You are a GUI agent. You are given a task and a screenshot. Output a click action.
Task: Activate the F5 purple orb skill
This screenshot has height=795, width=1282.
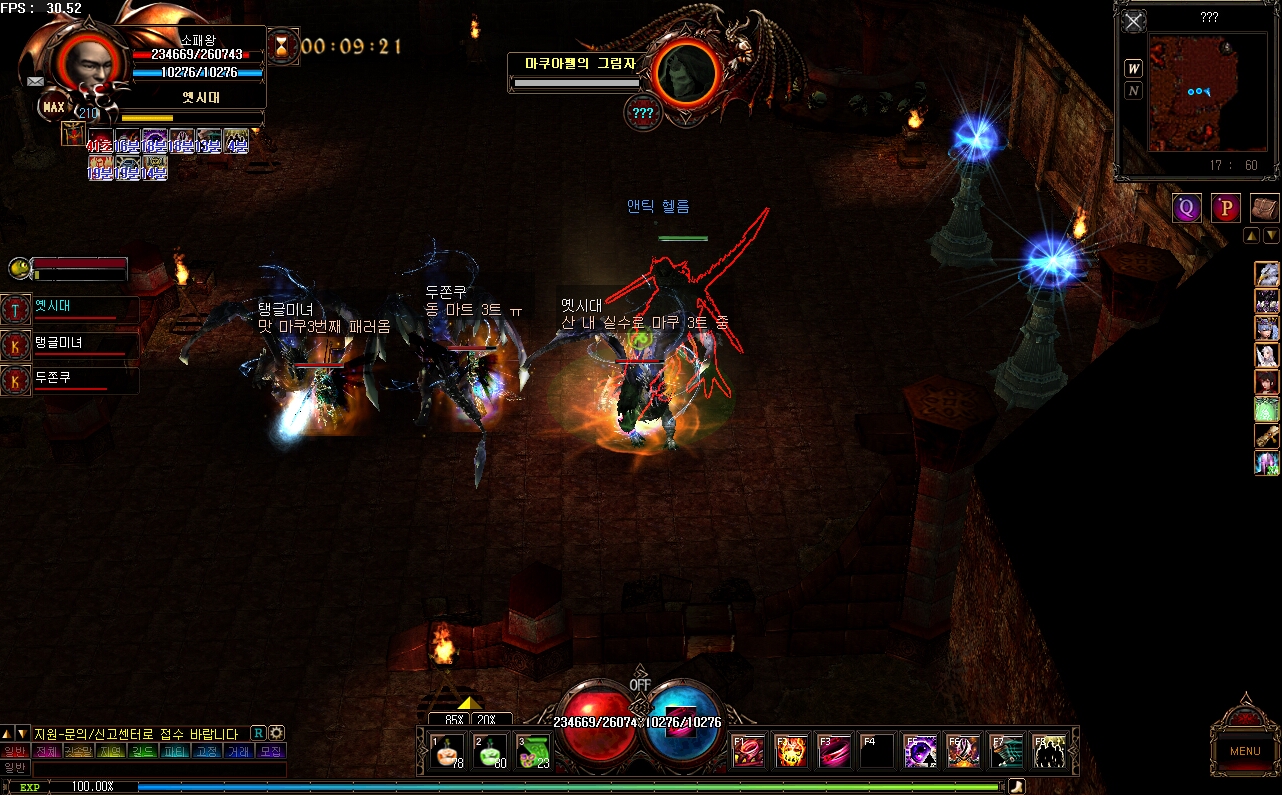(920, 751)
